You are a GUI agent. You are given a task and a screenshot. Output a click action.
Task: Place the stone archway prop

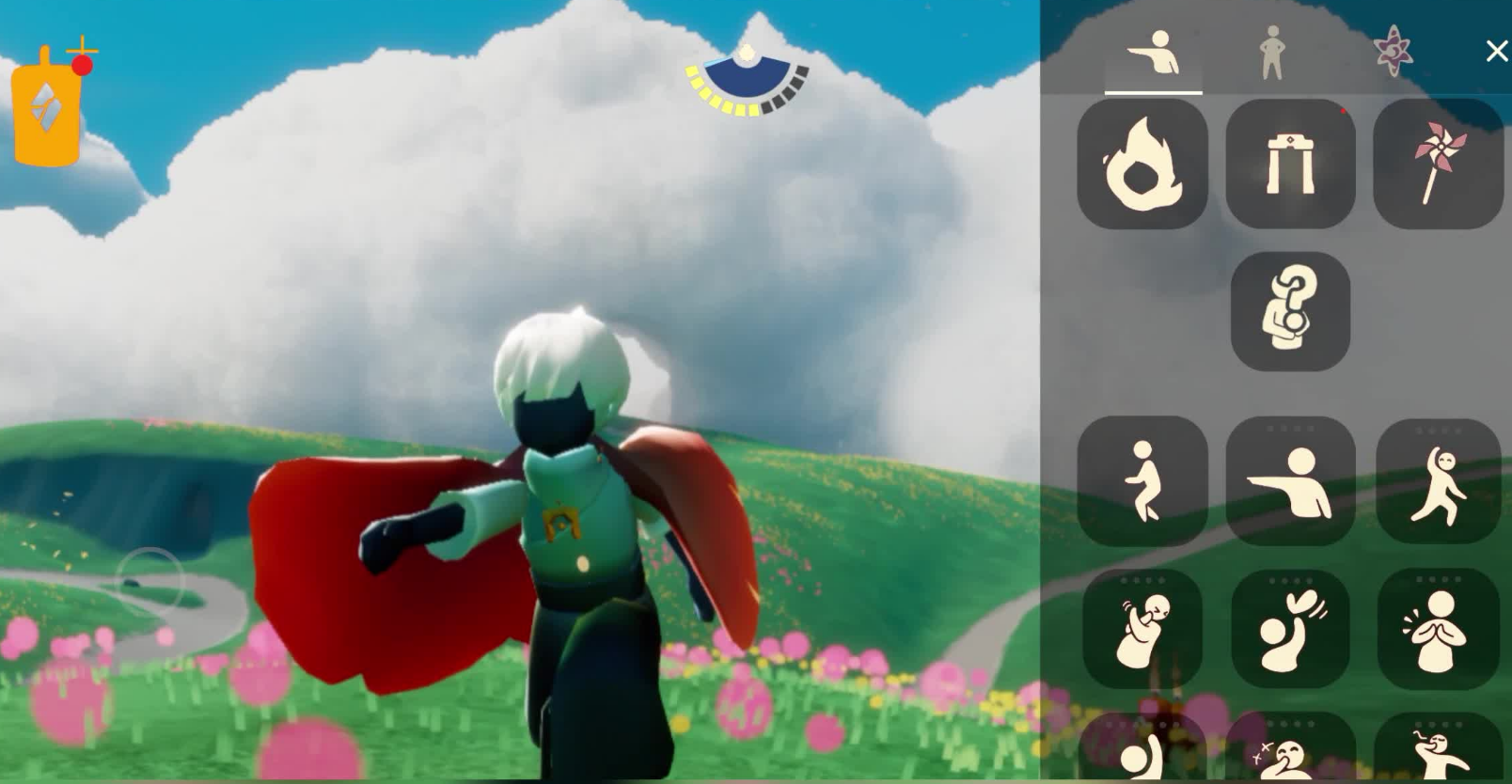pos(1290,165)
